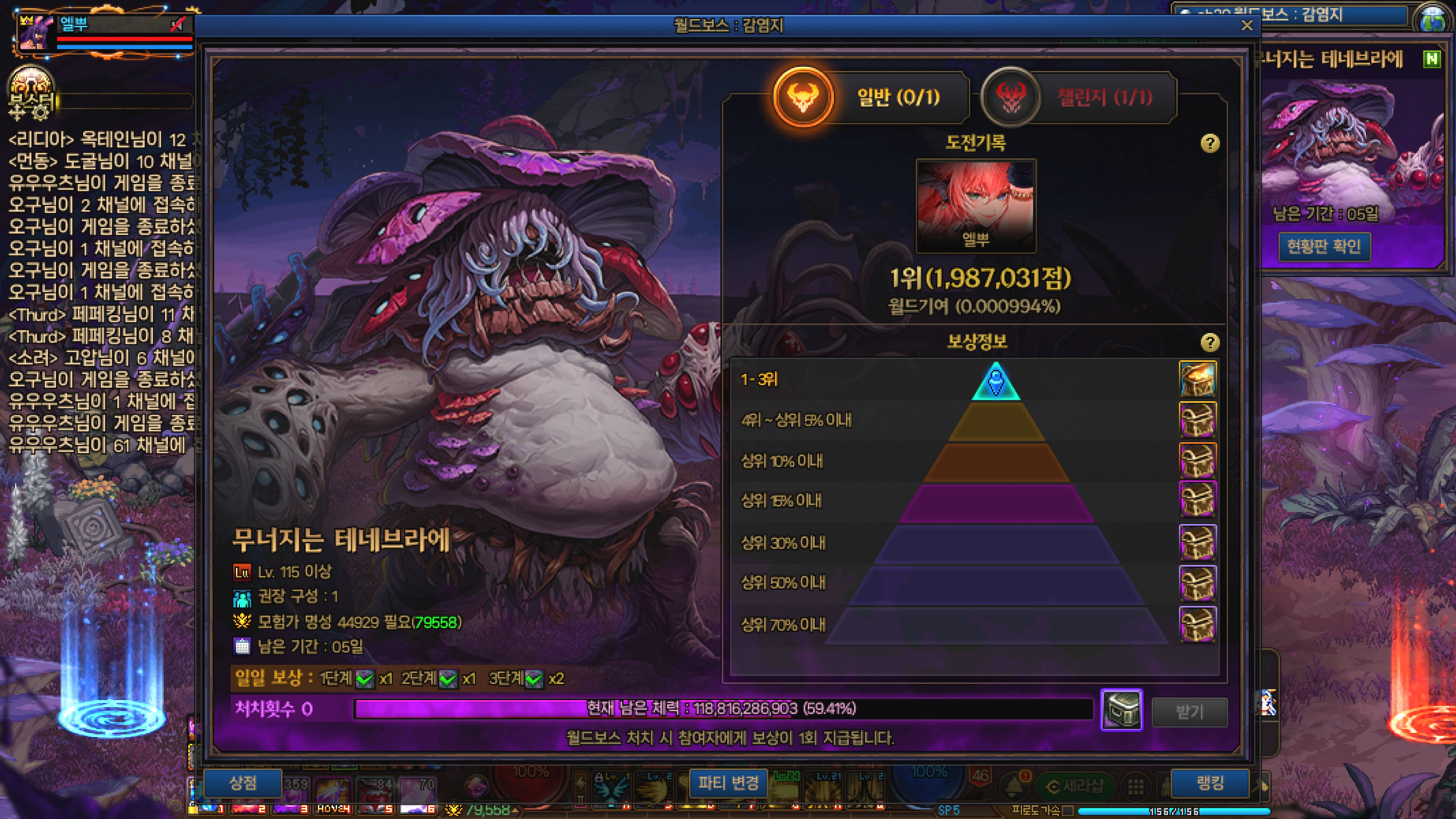Open the 상점 shop
Viewport: 1456px width, 819px height.
(x=243, y=783)
